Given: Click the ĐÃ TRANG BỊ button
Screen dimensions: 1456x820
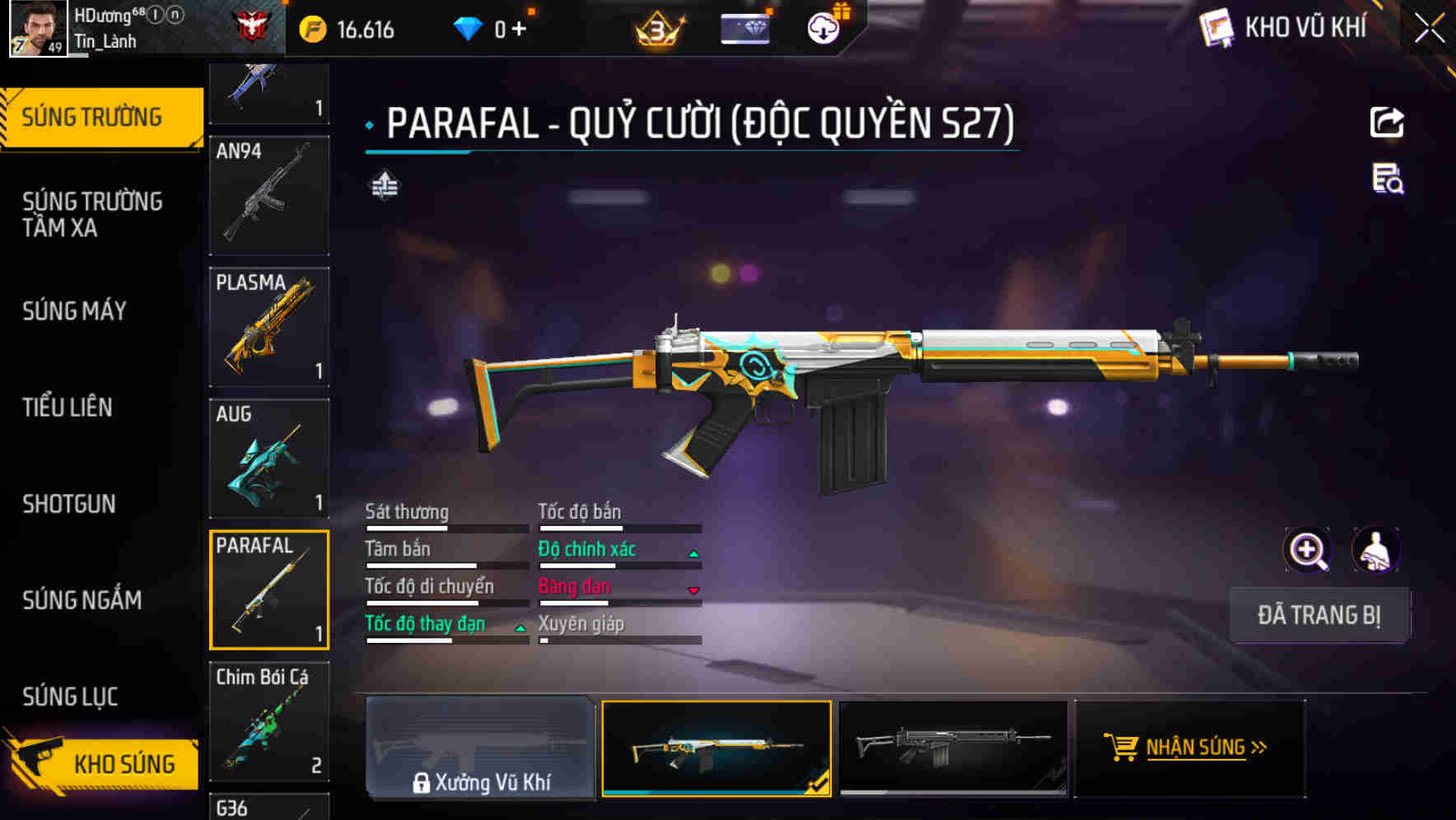Looking at the screenshot, I should pyautogui.click(x=1319, y=615).
